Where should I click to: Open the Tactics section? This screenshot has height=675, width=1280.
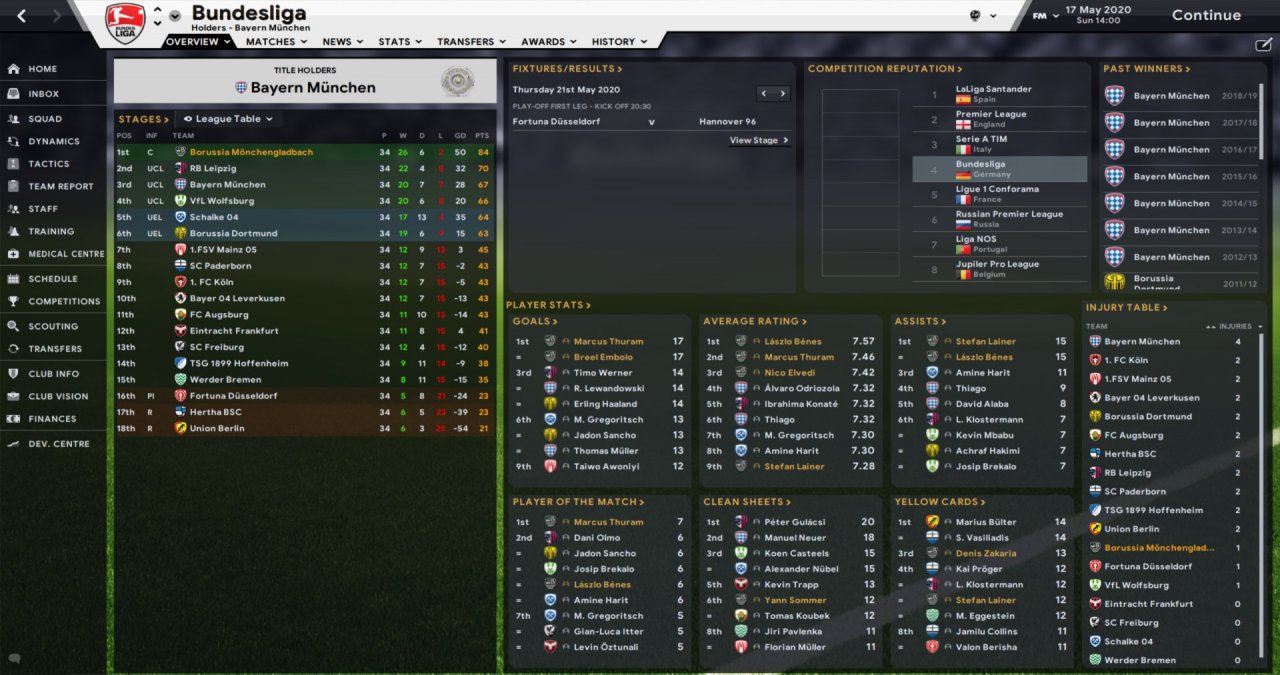pyautogui.click(x=49, y=164)
